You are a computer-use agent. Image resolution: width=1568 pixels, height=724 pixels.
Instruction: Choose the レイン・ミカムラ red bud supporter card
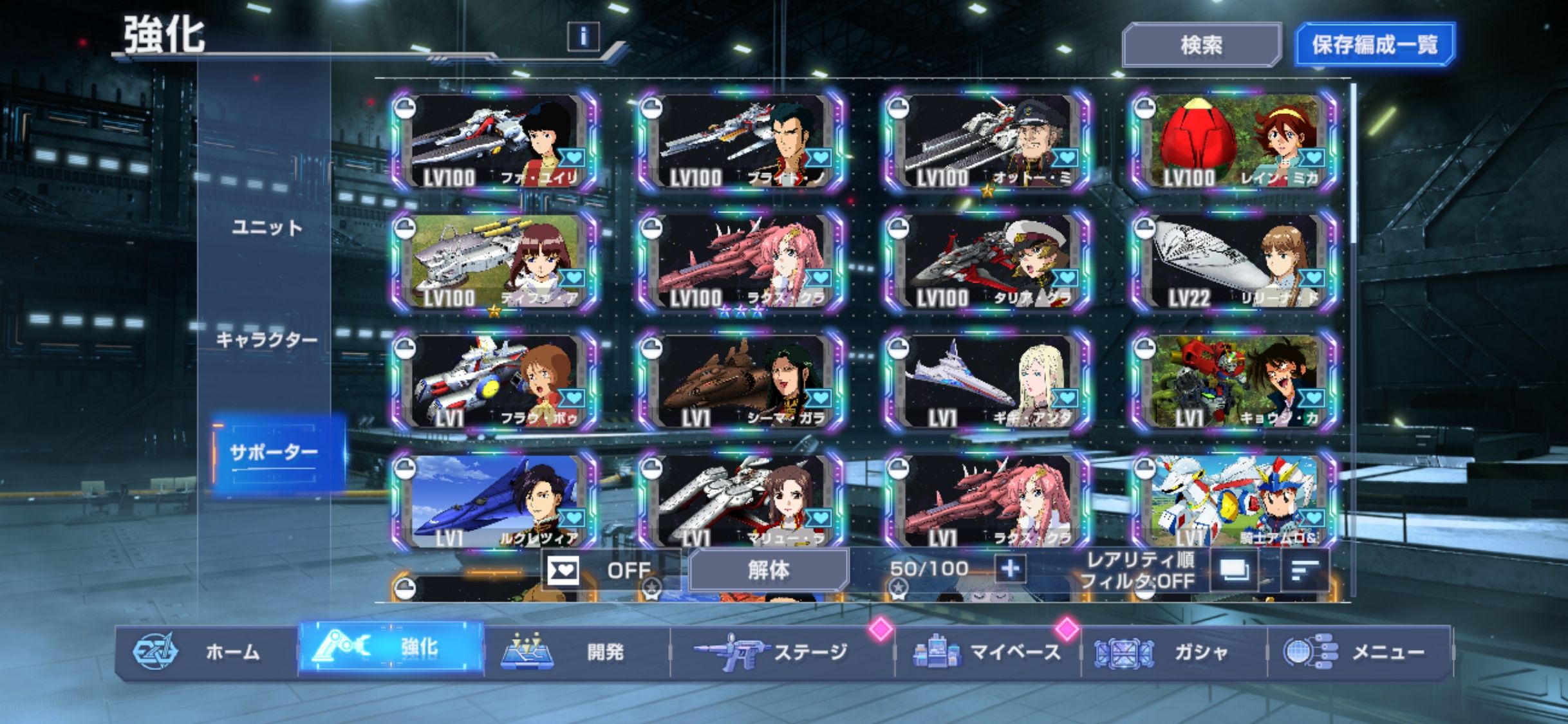(x=1233, y=142)
